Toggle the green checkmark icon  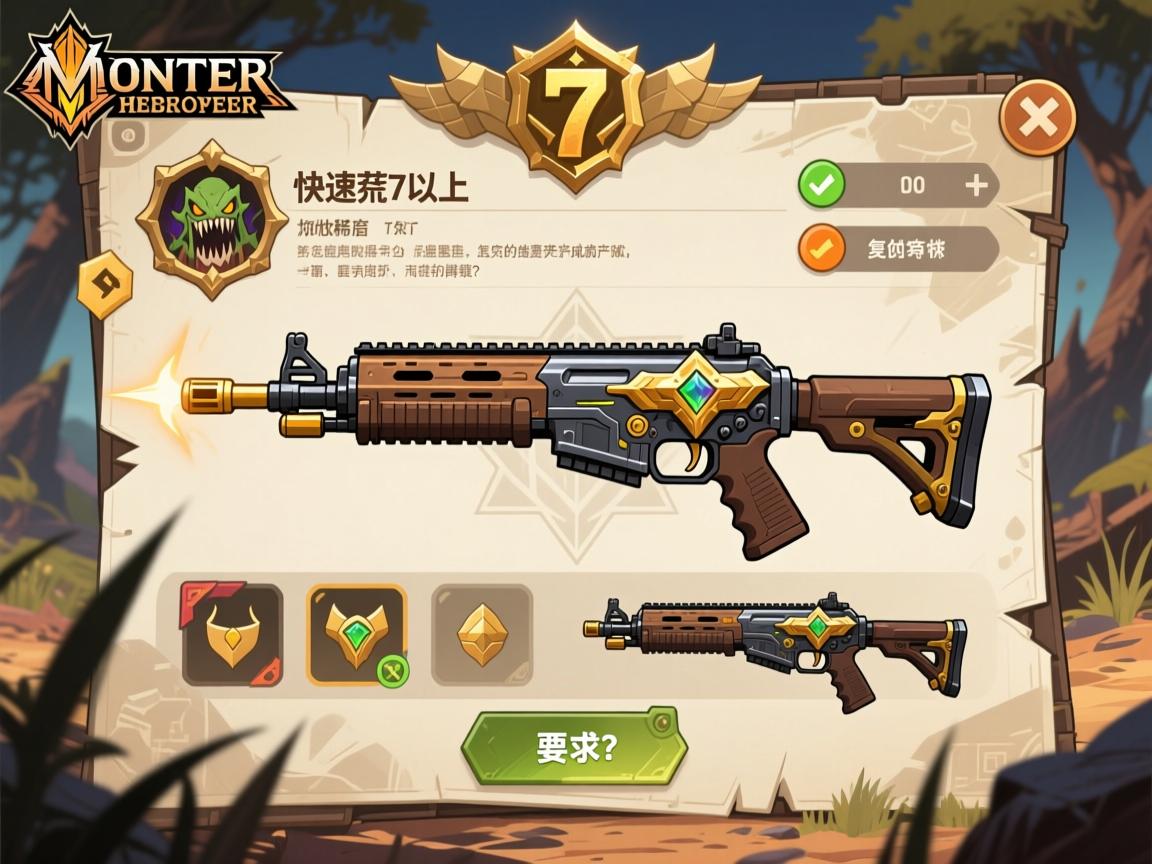coord(822,185)
